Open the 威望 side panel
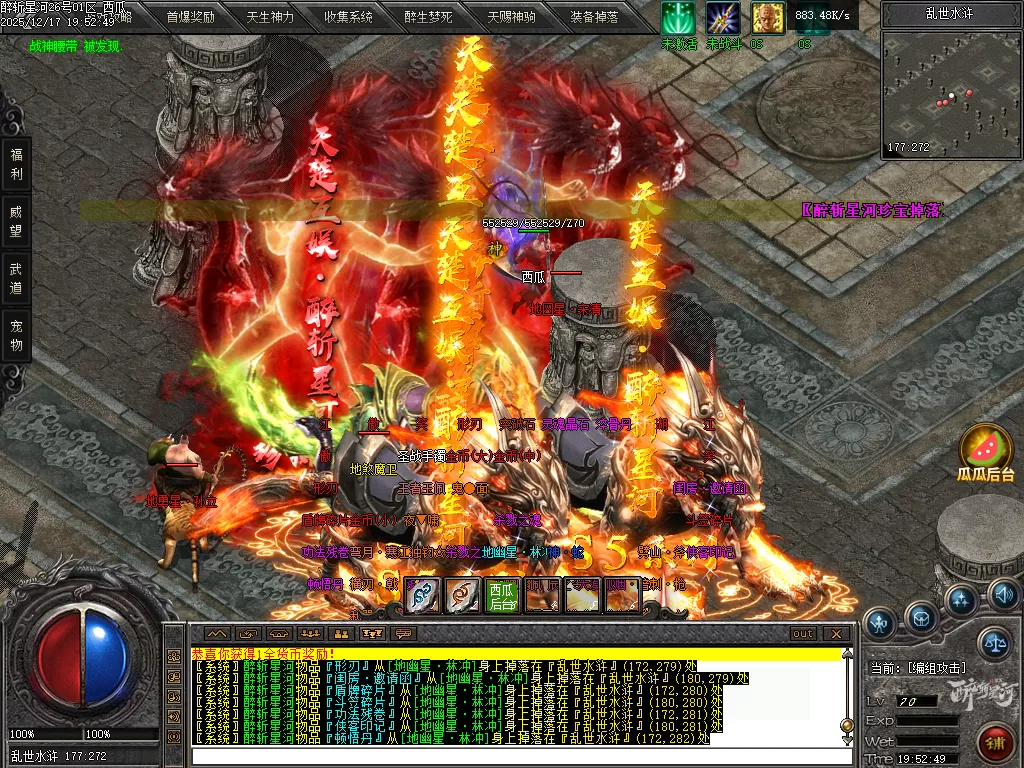Image resolution: width=1024 pixels, height=768 pixels. pyautogui.click(x=16, y=222)
